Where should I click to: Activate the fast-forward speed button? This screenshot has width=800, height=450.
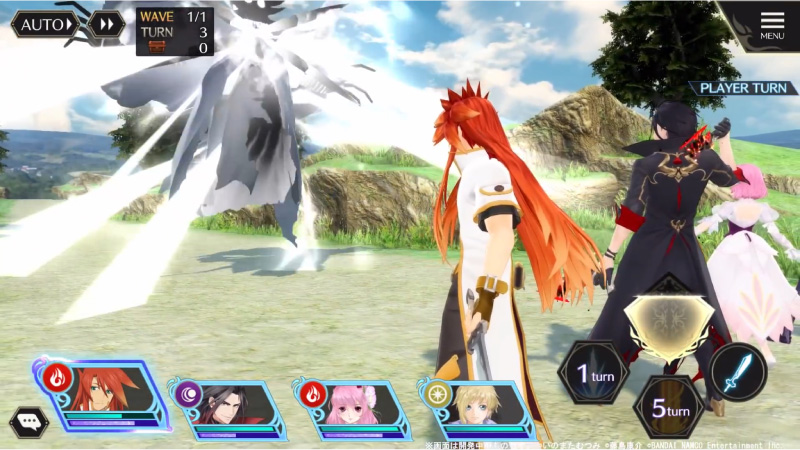(106, 24)
